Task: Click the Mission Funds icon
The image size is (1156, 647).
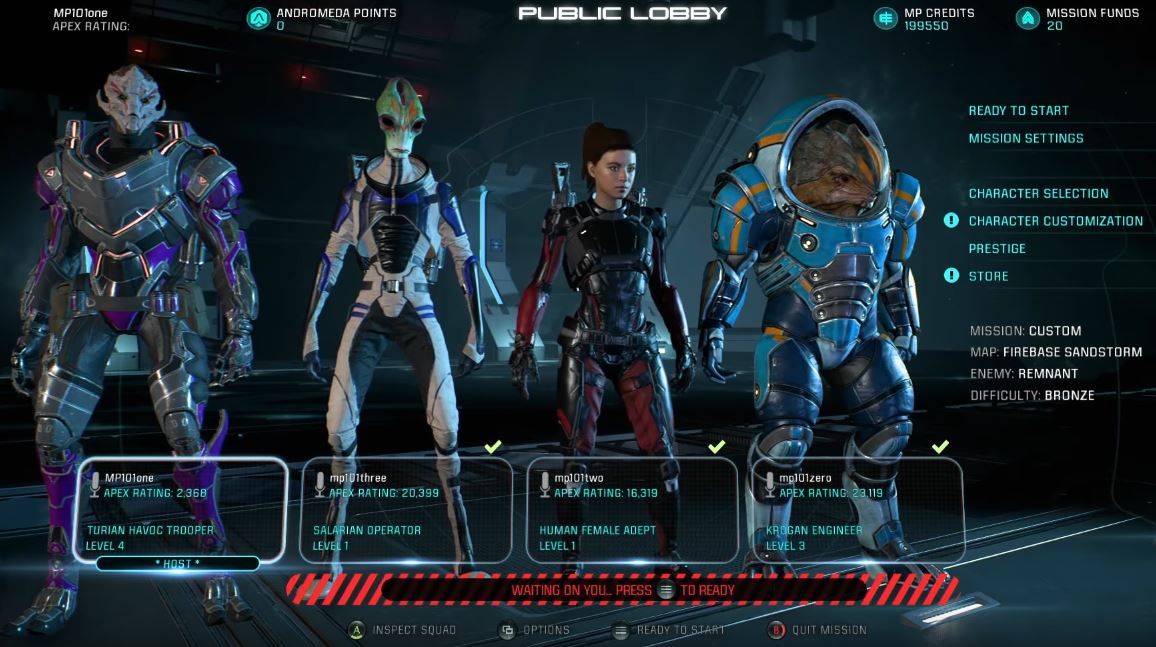Action: click(x=1027, y=18)
